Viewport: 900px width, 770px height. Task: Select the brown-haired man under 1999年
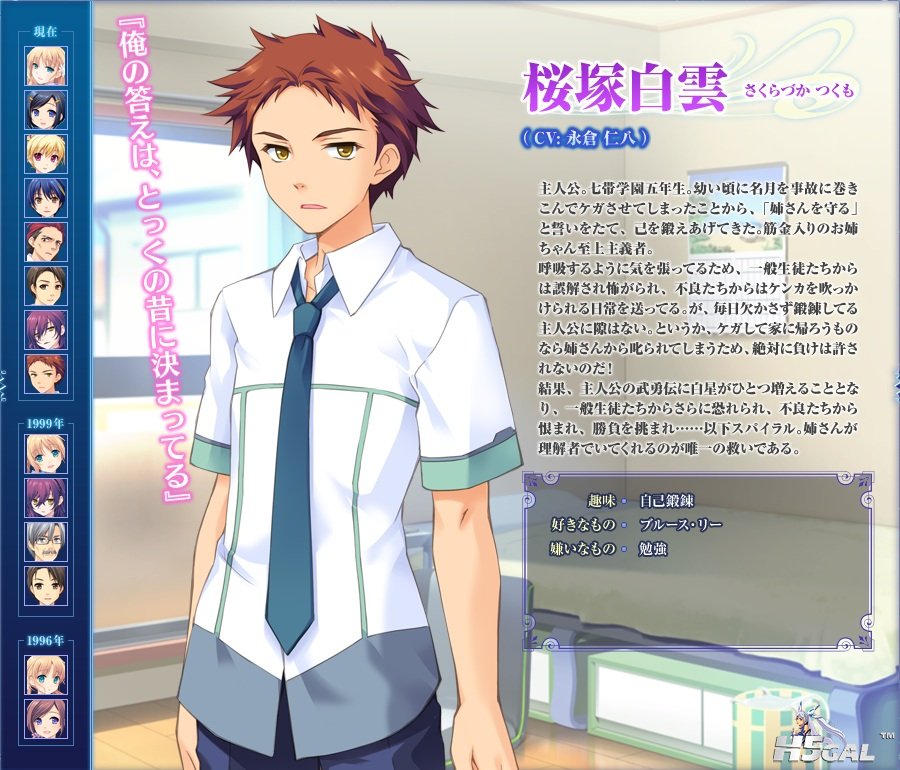click(47, 586)
